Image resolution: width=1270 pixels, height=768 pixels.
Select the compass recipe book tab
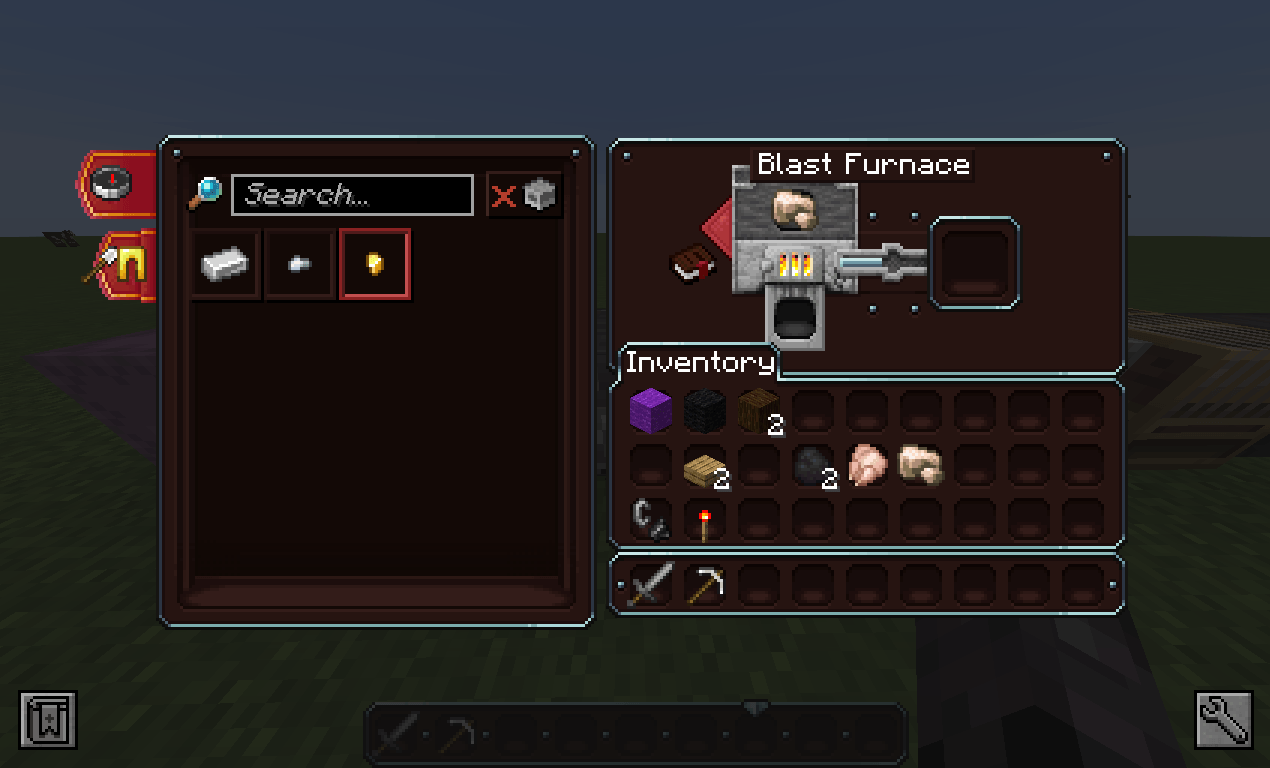click(x=115, y=183)
